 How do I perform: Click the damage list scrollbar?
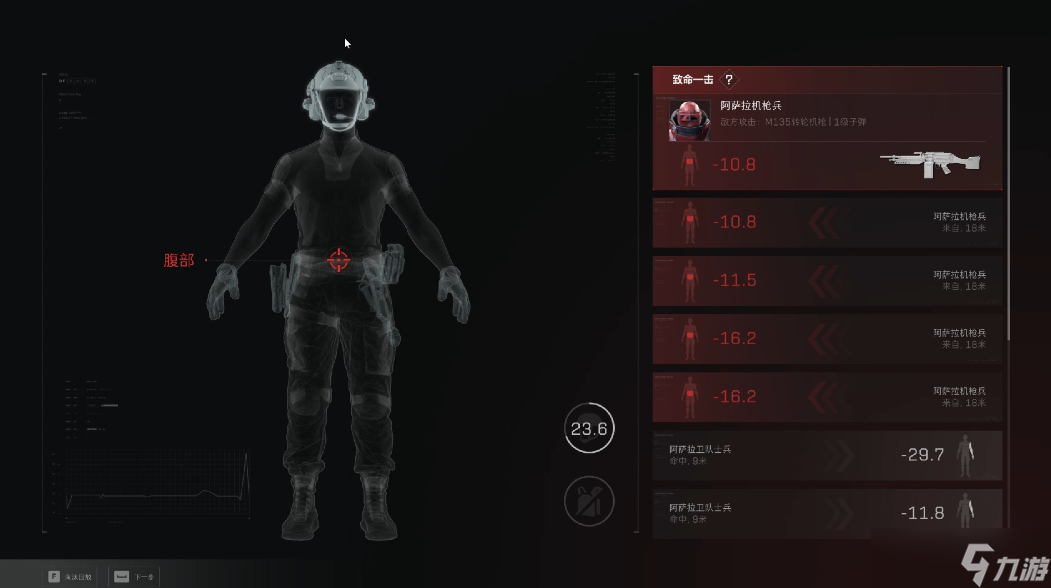point(1008,200)
